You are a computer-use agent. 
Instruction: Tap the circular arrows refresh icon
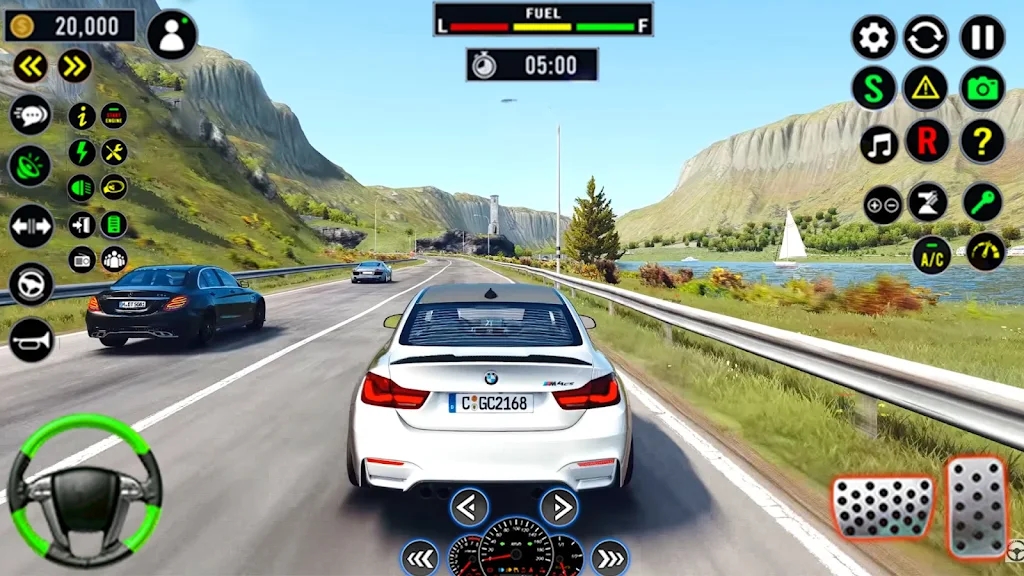click(926, 37)
